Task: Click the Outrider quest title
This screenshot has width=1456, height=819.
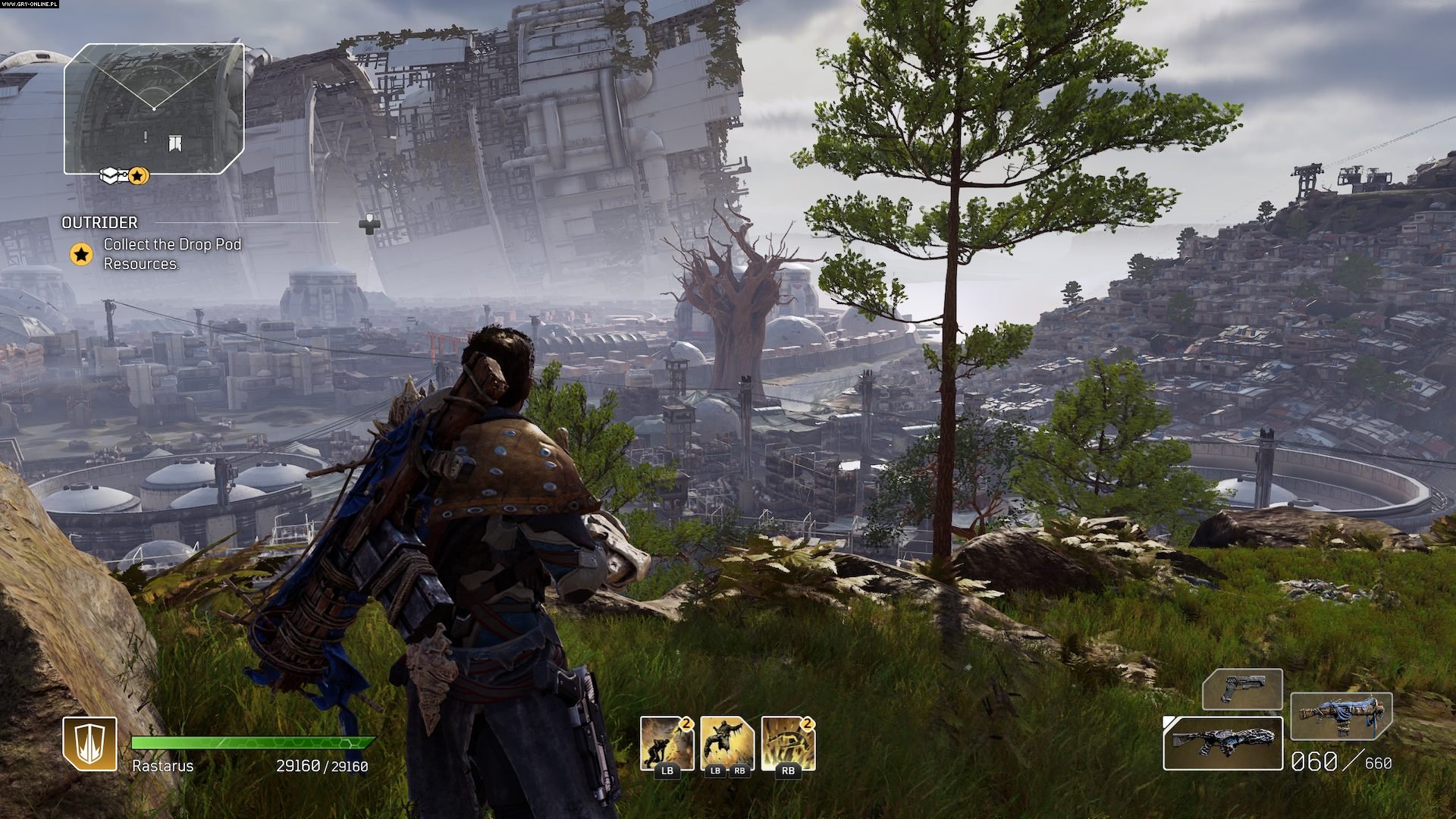Action: [x=99, y=222]
